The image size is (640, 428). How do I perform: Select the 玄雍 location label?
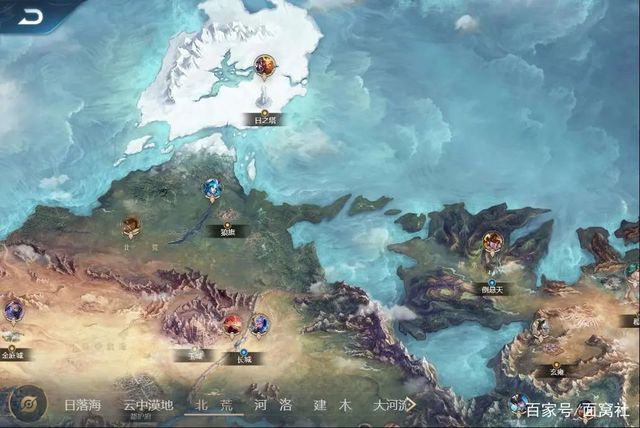coord(555,371)
